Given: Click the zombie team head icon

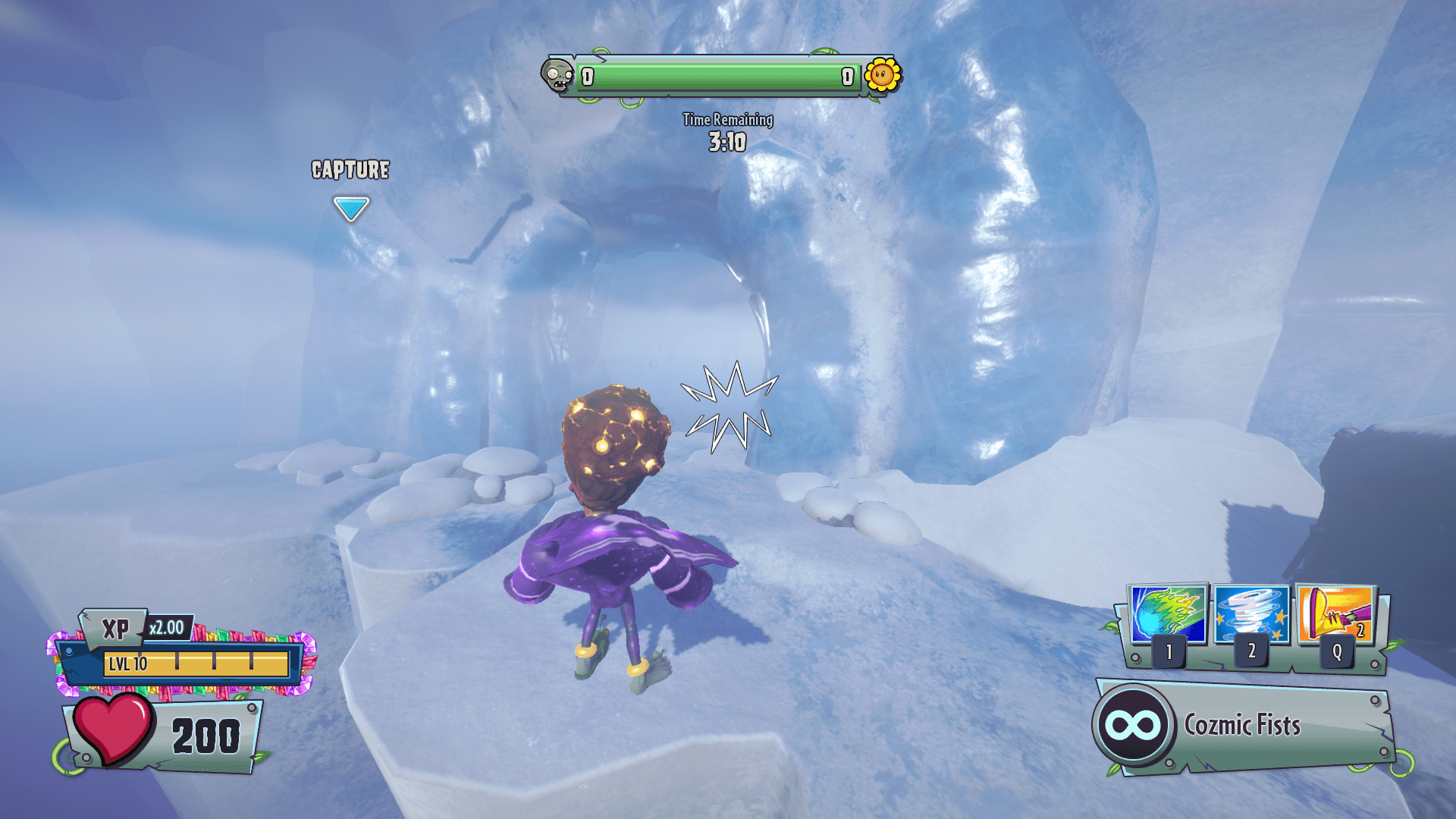Looking at the screenshot, I should pyautogui.click(x=558, y=75).
